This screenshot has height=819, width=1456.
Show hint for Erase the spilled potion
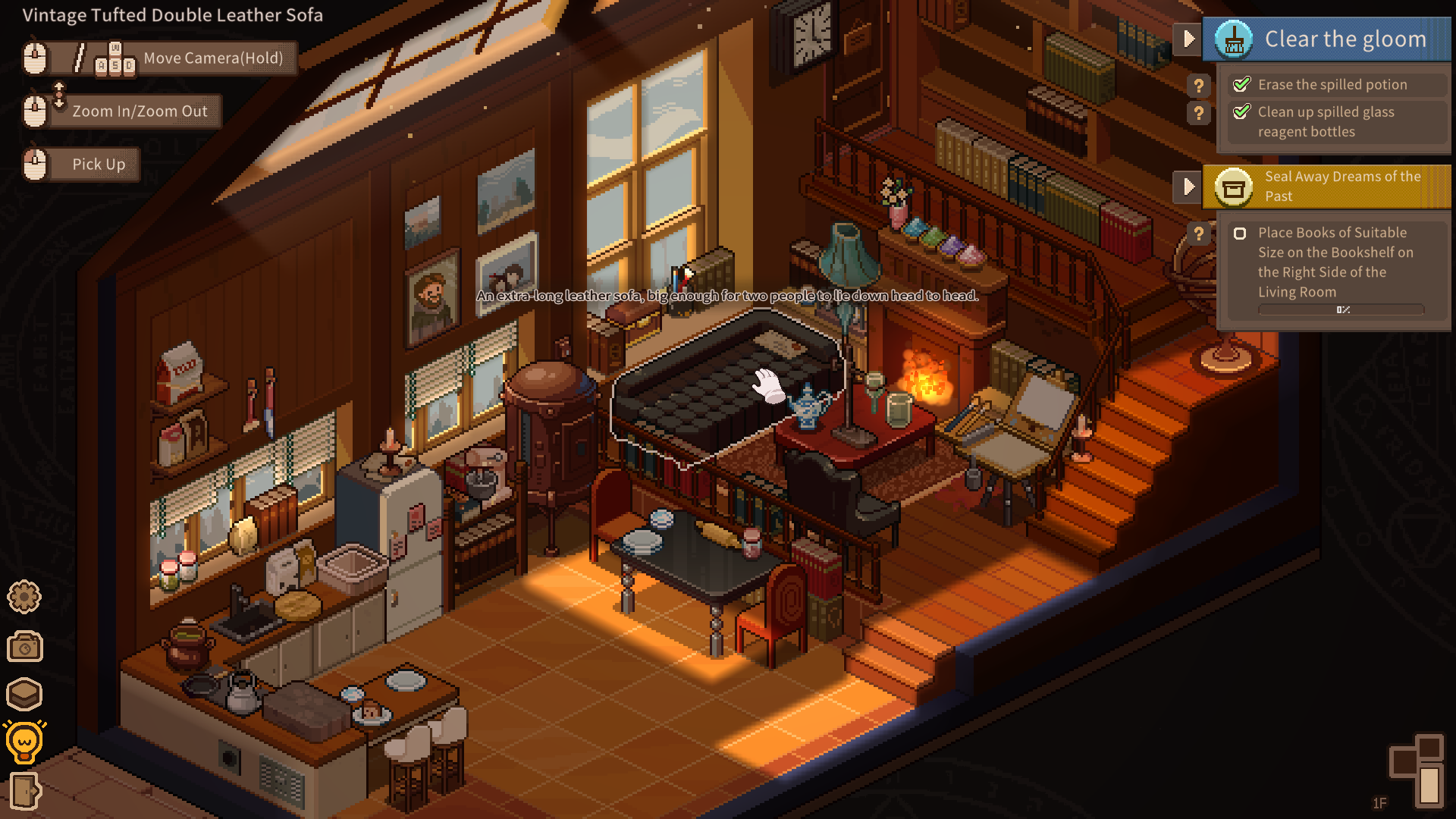tap(1198, 86)
